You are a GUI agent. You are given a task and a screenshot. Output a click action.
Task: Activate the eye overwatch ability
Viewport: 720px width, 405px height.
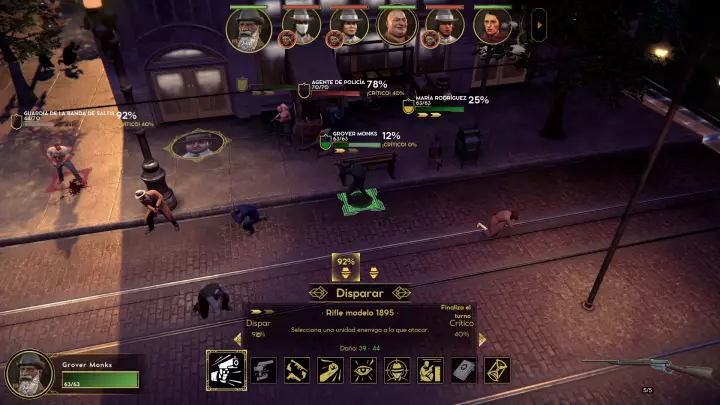[363, 370]
